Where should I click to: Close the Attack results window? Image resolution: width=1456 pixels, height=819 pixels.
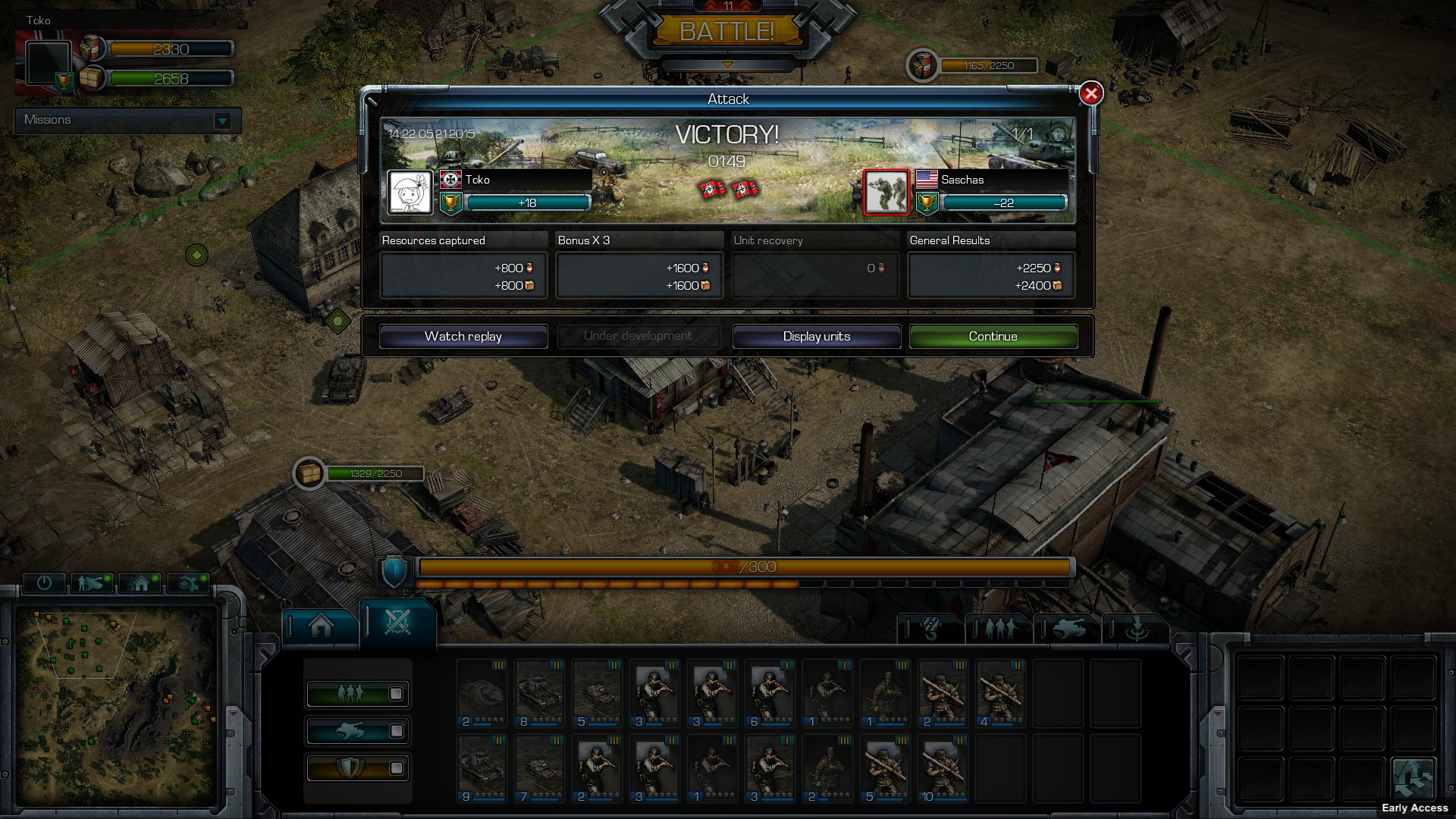point(1090,93)
